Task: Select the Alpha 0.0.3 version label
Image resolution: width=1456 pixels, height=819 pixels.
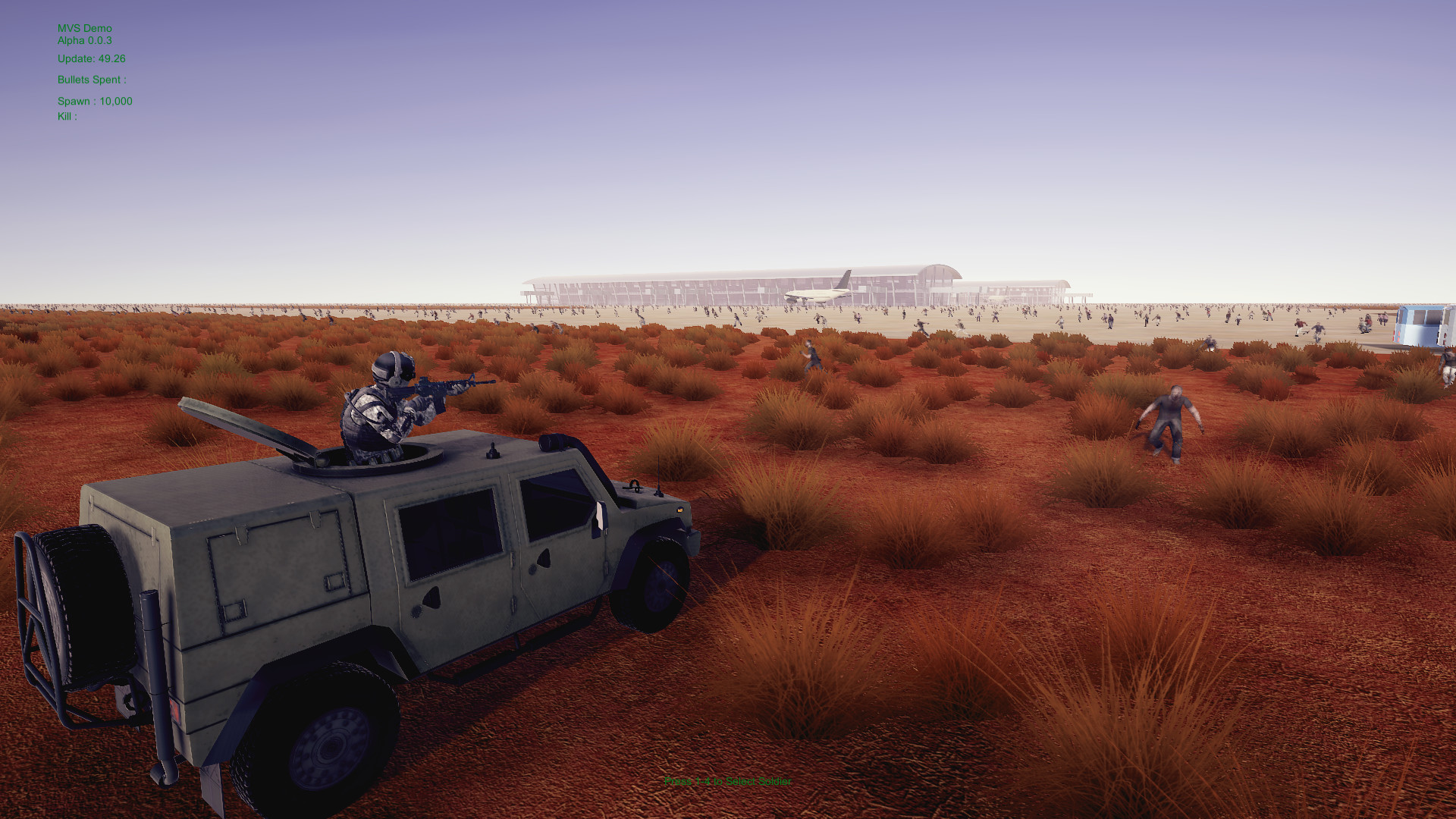Action: (83, 41)
